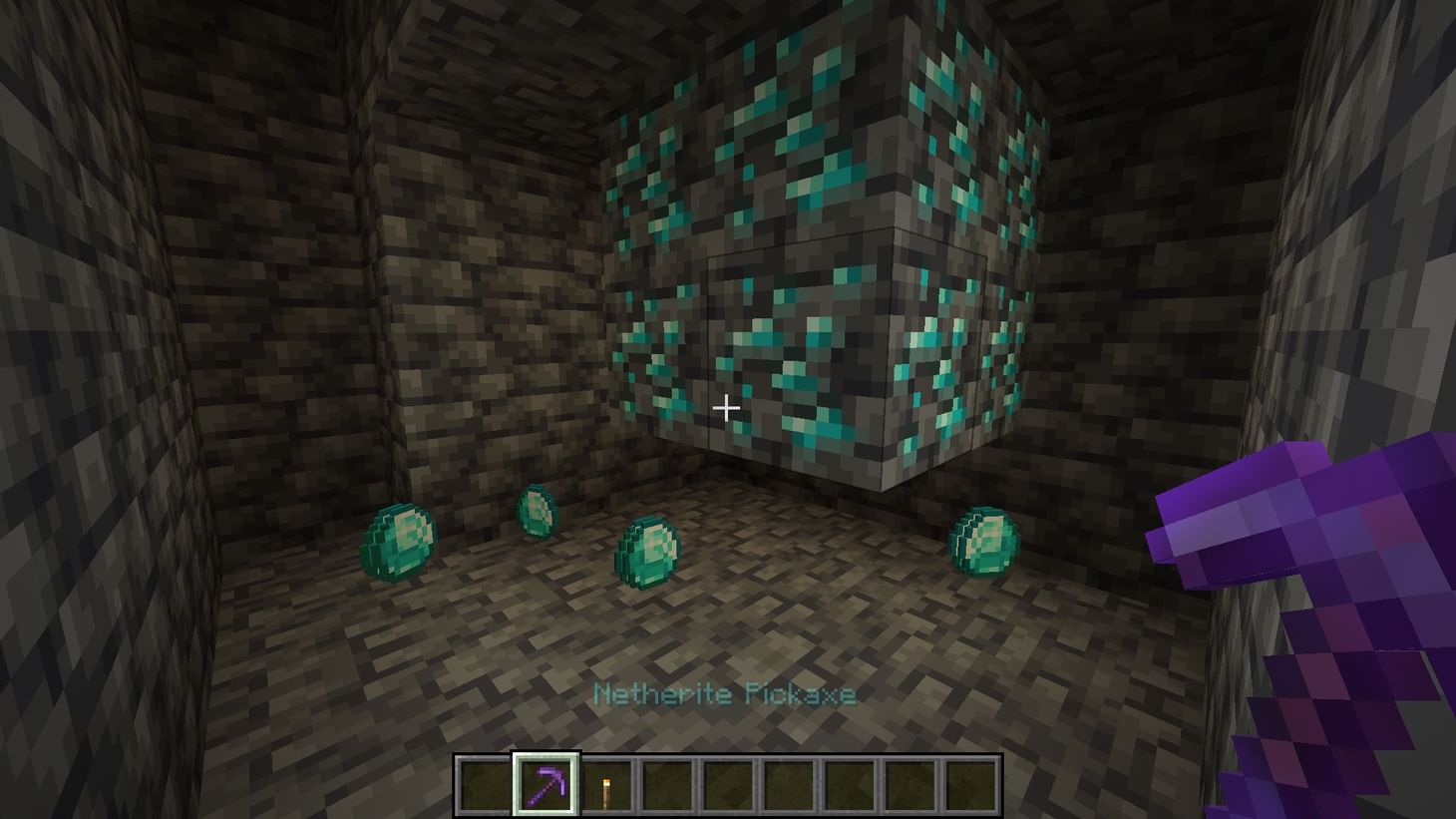Click the crosshair at screen center
This screenshot has width=1456, height=819.
coord(727,408)
